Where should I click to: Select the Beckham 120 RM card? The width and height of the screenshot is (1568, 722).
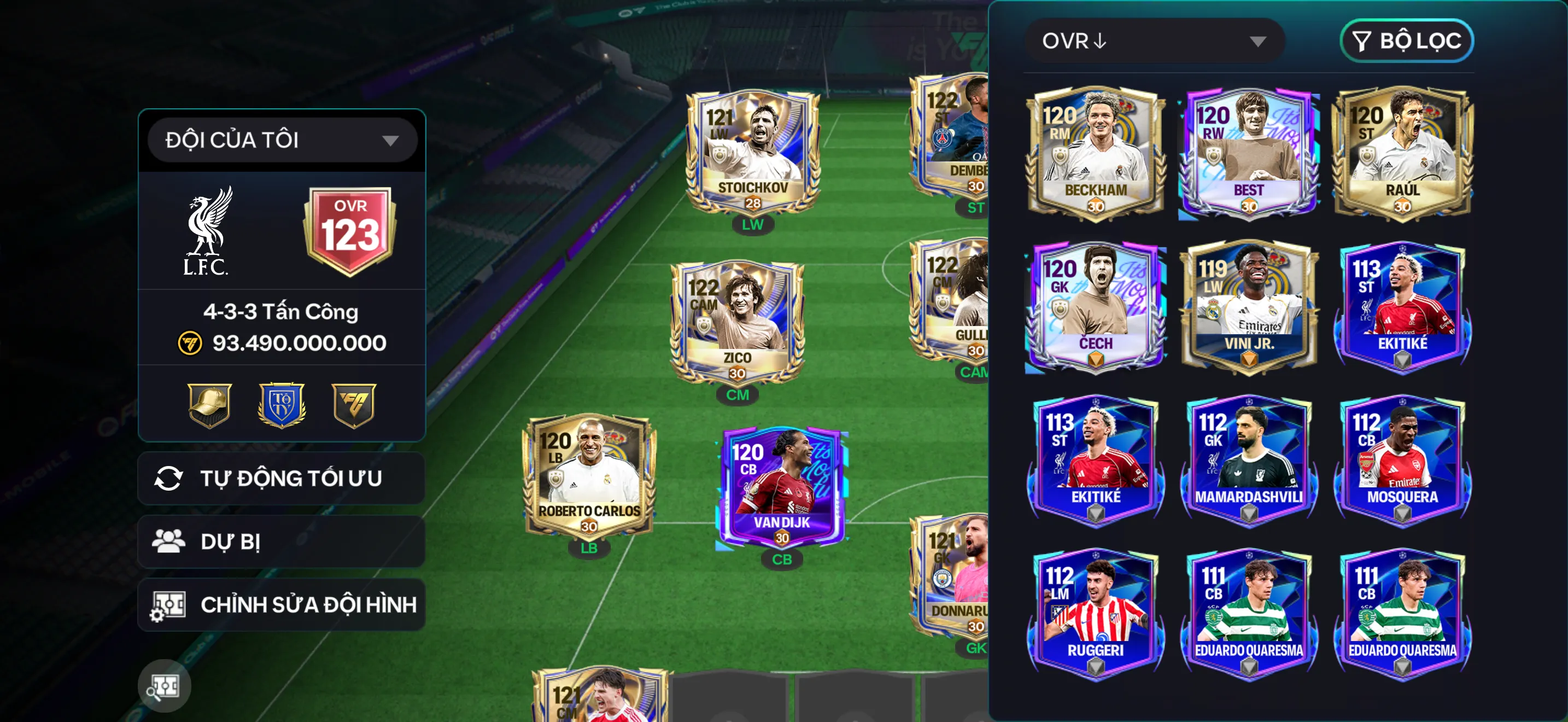point(1096,153)
